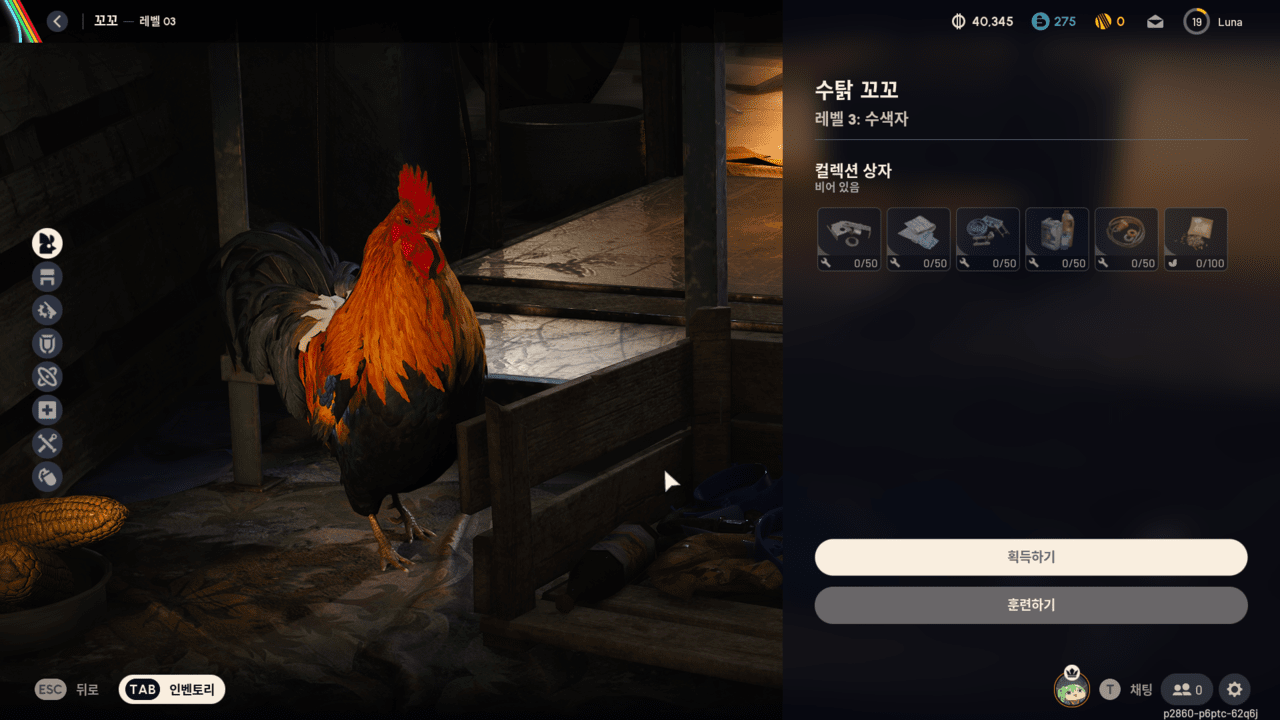Switch to the gear-and-gun sidebar tab
The image size is (1280, 720).
[47, 310]
